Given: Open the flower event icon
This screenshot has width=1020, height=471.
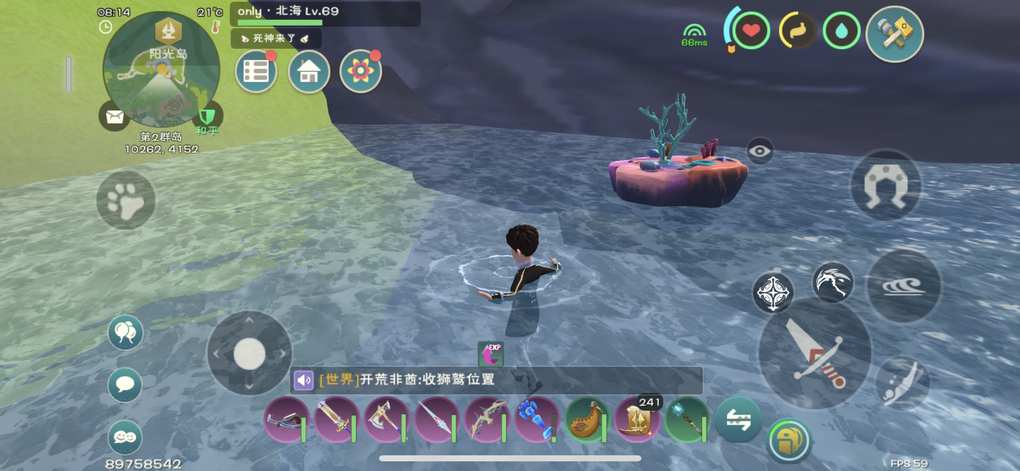Looking at the screenshot, I should (x=360, y=72).
